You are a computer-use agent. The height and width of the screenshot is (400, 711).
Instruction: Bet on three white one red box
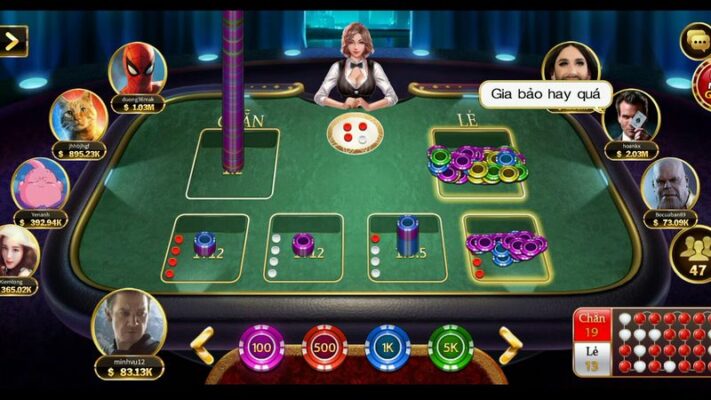click(405, 246)
